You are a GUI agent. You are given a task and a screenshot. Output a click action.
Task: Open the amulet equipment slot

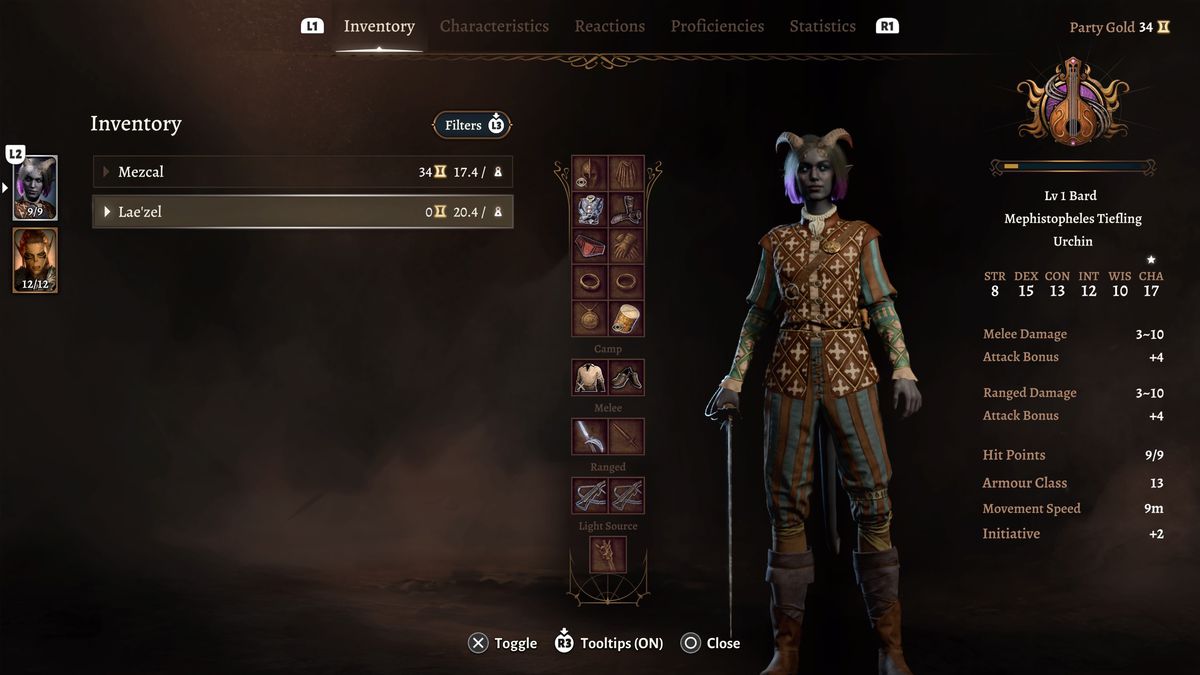point(590,319)
